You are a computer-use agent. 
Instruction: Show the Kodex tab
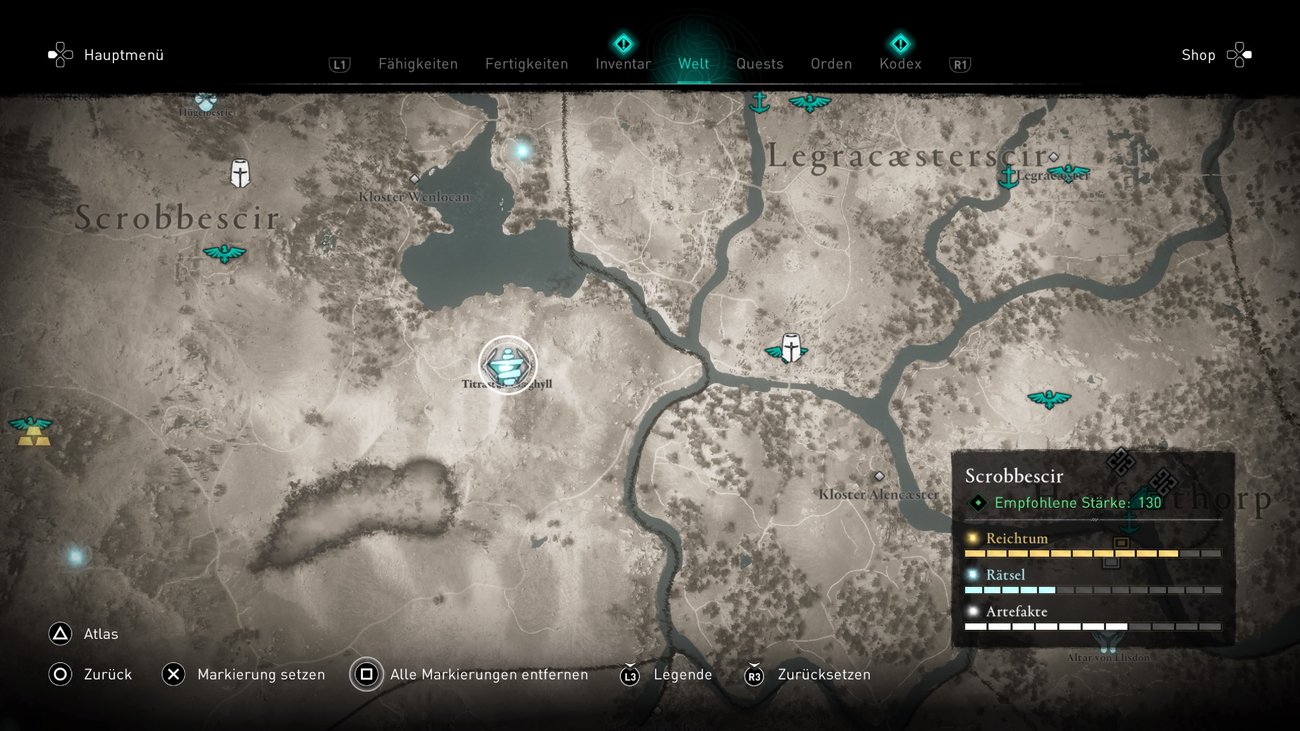tap(900, 64)
